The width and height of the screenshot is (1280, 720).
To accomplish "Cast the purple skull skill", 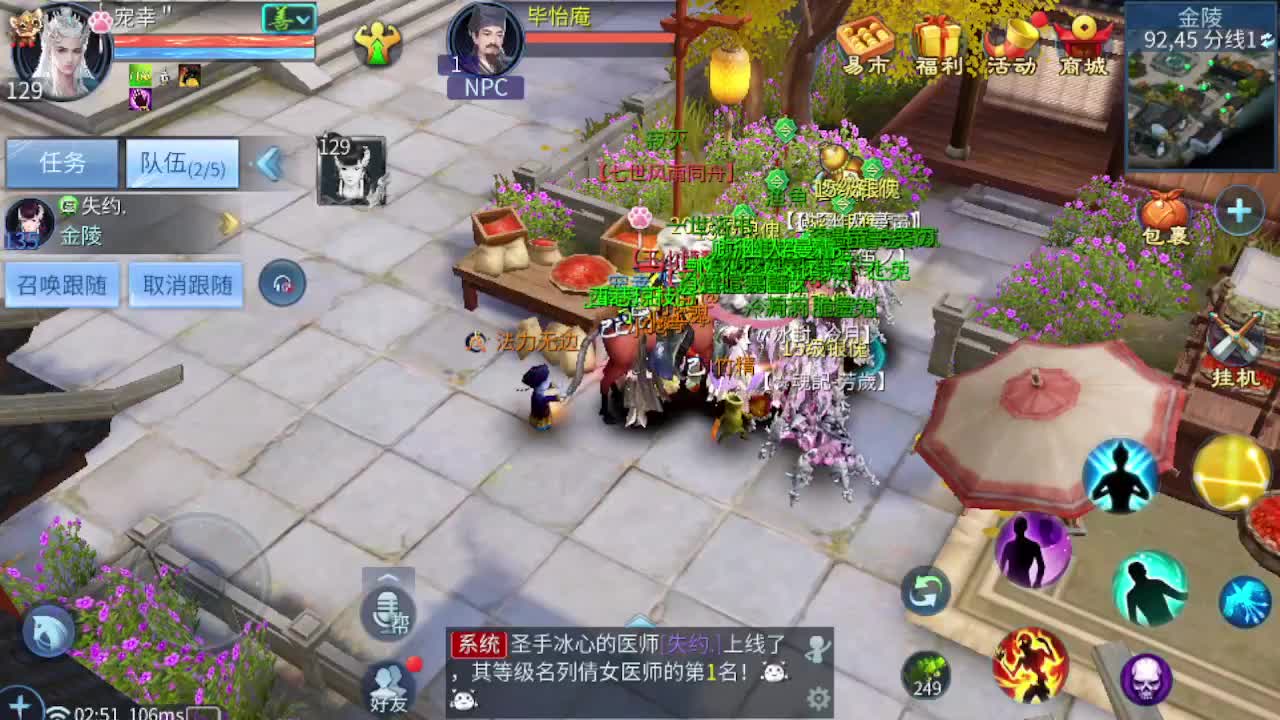I will pos(1146,678).
